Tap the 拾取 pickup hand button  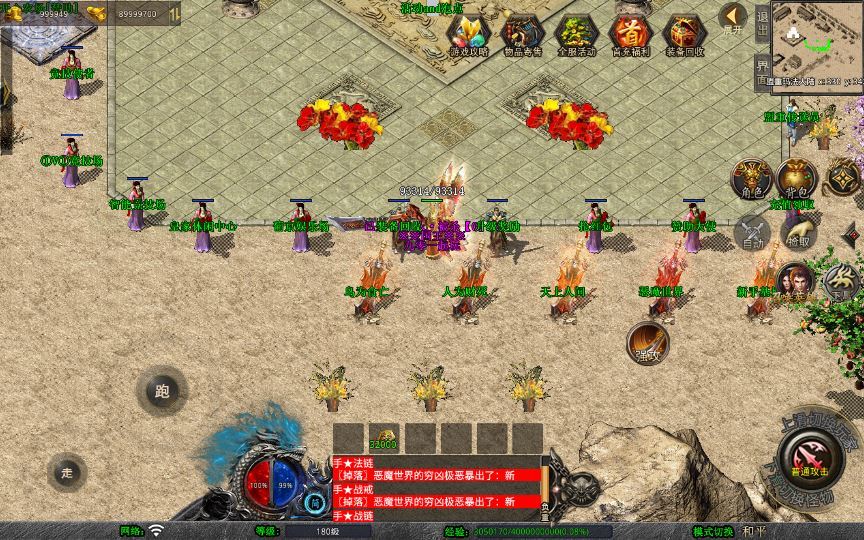798,234
